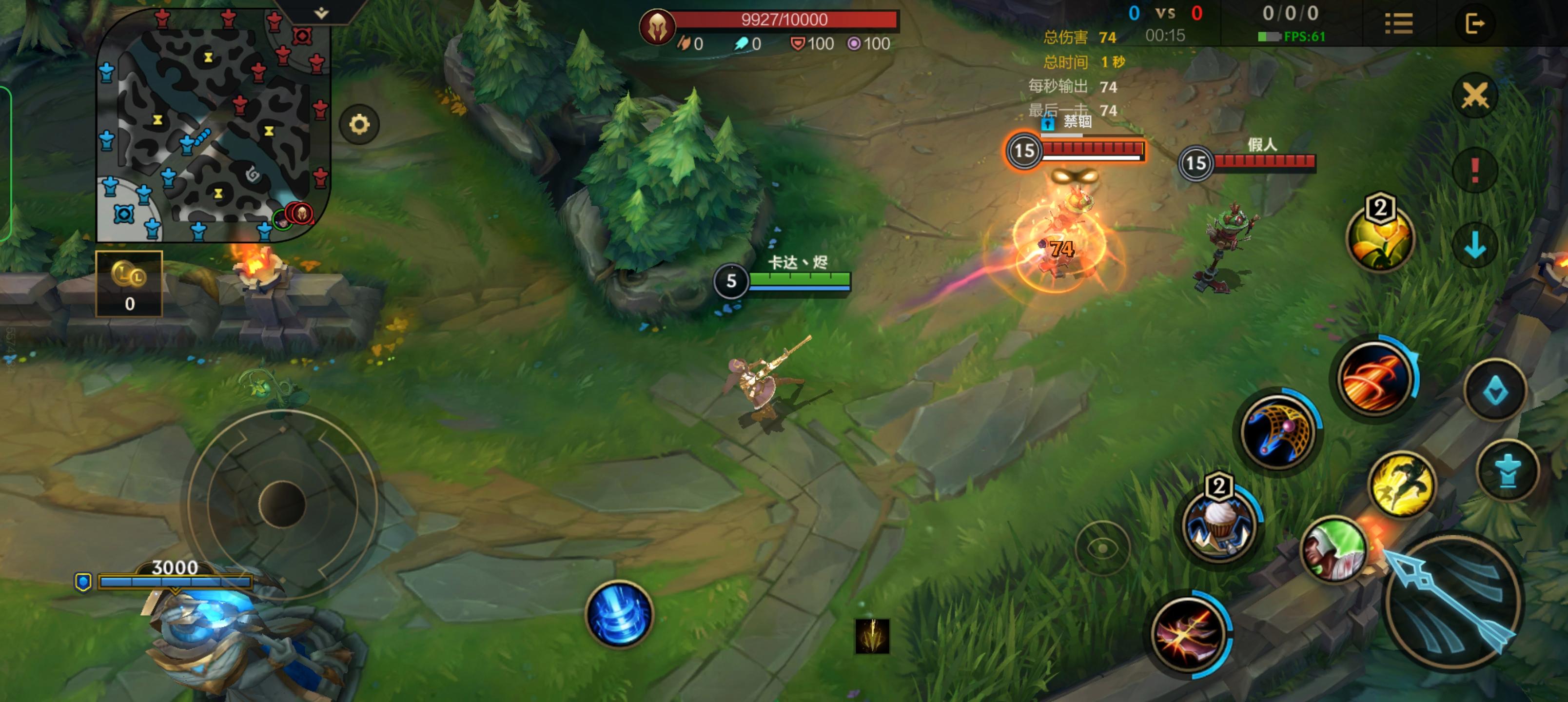Image resolution: width=1568 pixels, height=702 pixels.
Task: Tap the eye camera view button
Action: (x=1102, y=548)
